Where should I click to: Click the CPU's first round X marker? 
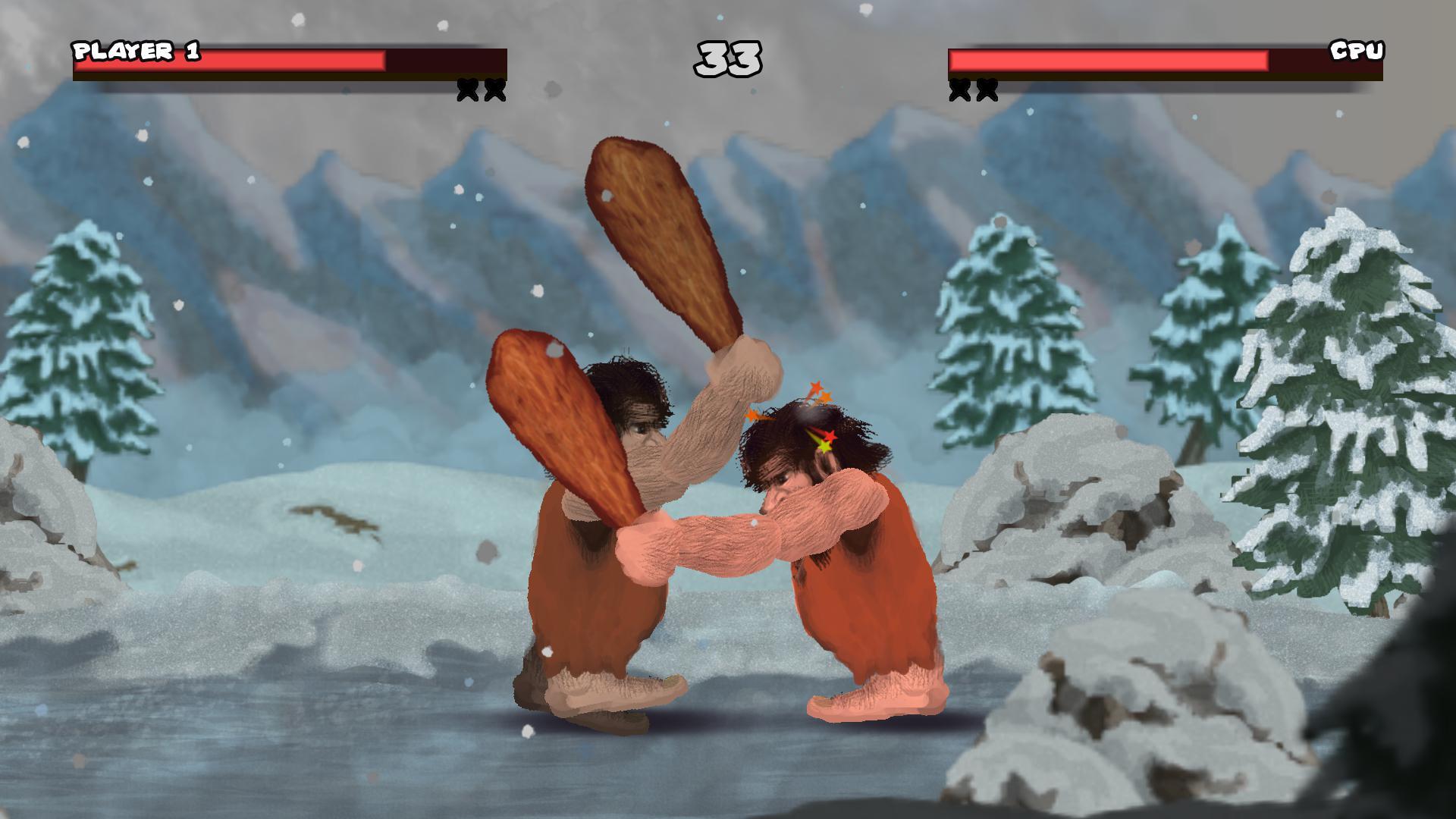point(958,89)
